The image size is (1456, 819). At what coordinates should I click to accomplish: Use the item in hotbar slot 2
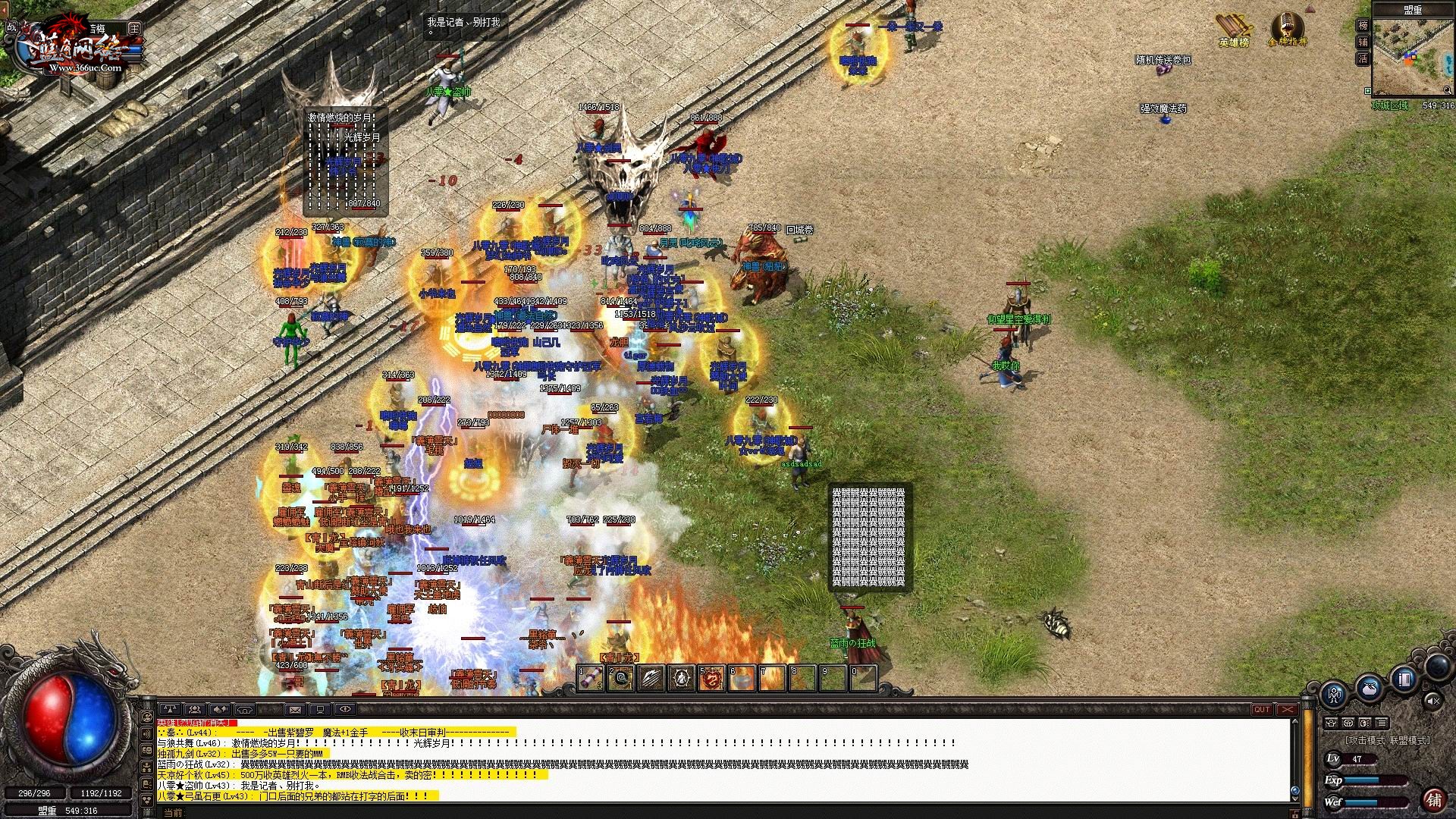pyautogui.click(x=620, y=679)
